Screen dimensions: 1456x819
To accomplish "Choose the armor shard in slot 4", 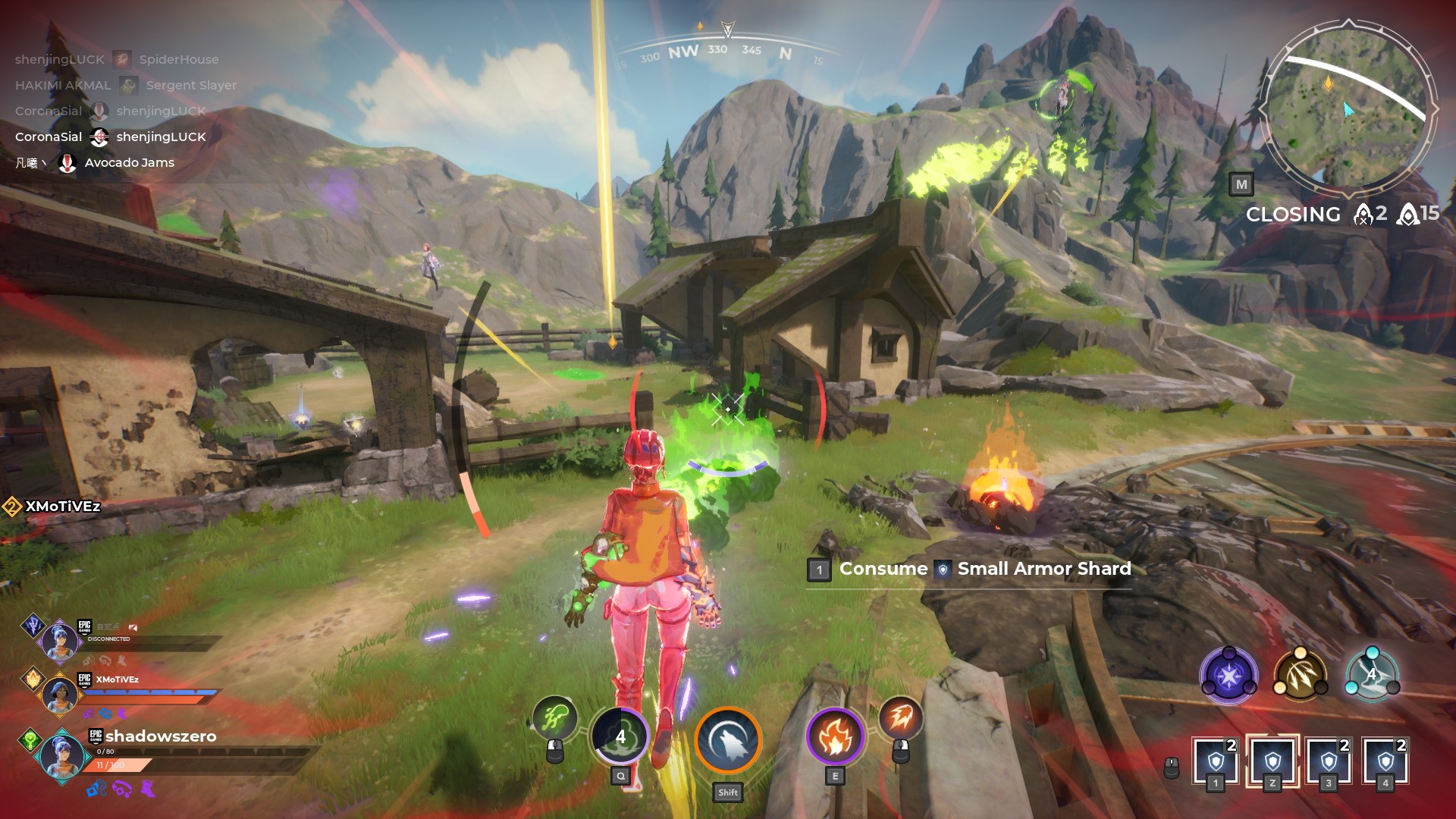I will coord(1385,760).
